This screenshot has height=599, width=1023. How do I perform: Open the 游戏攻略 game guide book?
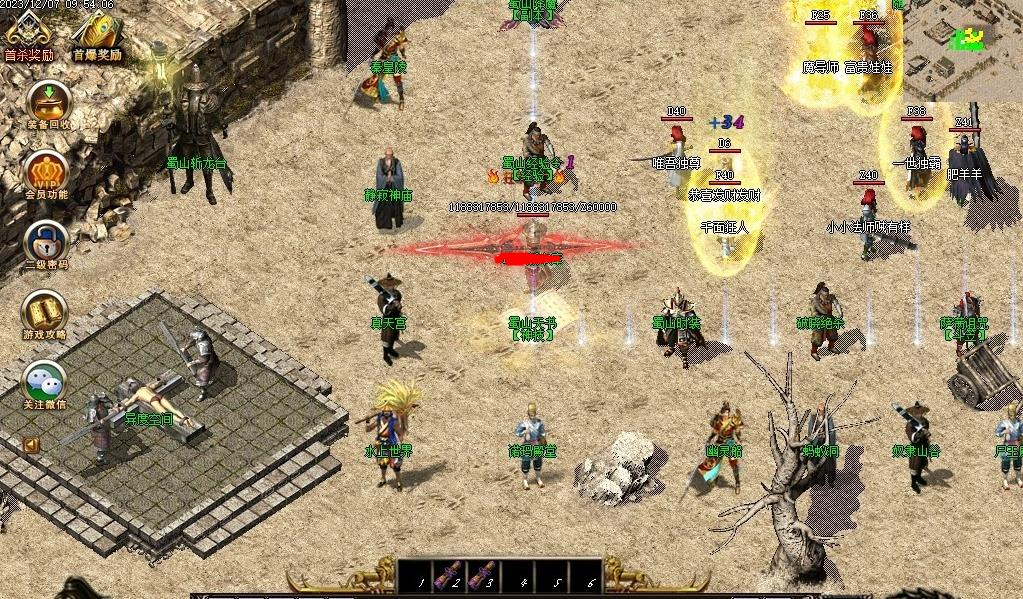[46, 311]
